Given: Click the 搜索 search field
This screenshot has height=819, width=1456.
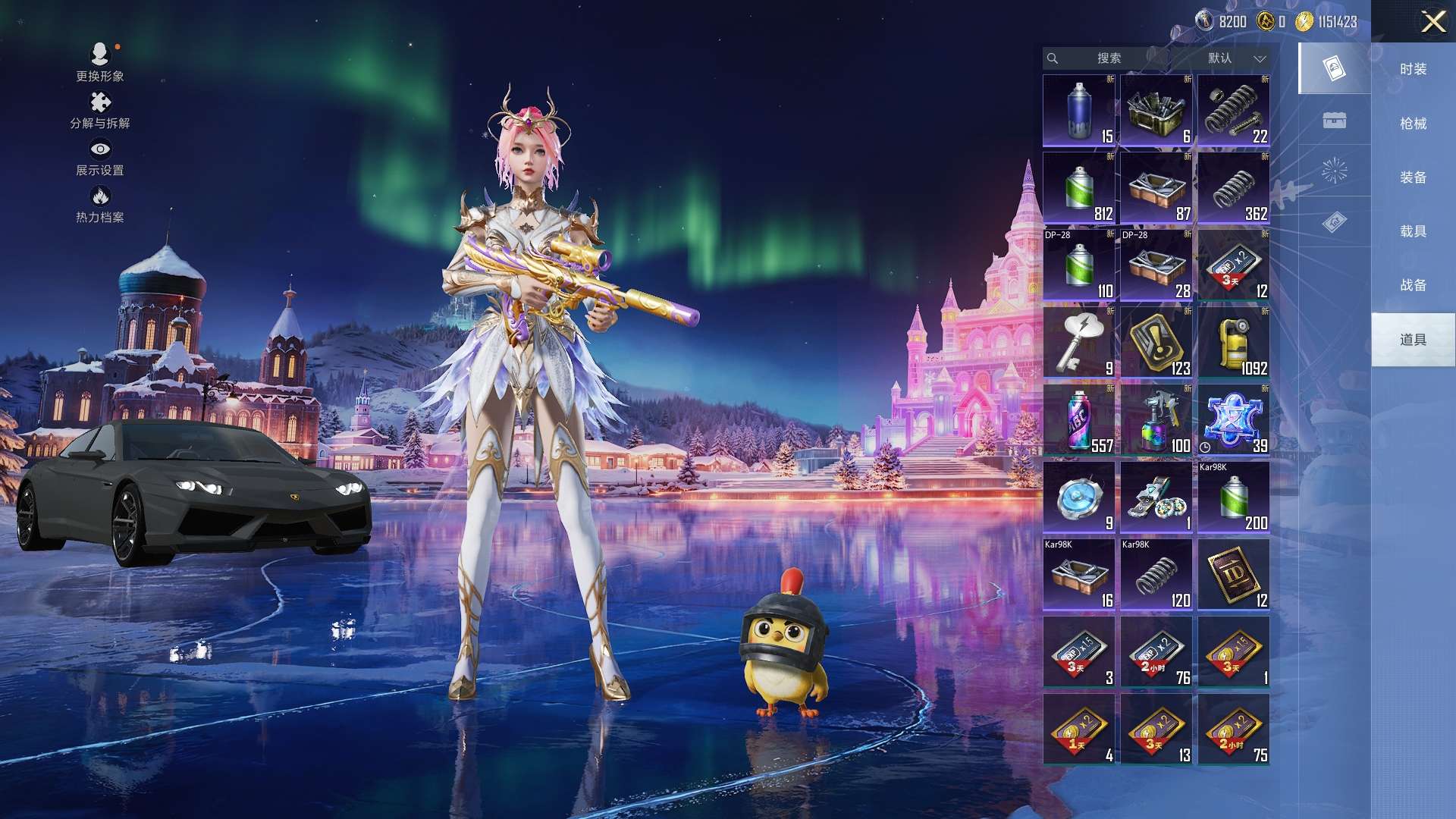Looking at the screenshot, I should click(1108, 58).
